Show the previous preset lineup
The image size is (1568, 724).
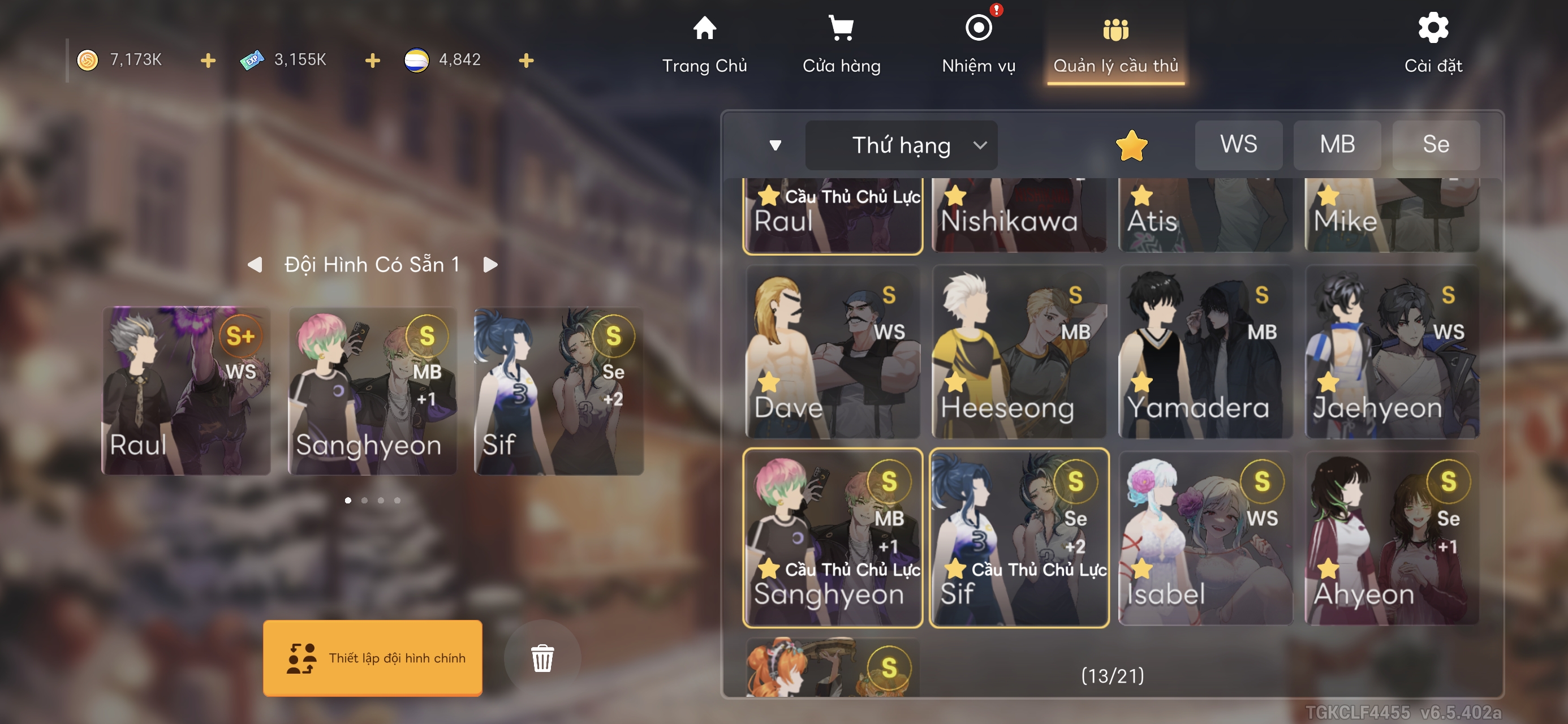pyautogui.click(x=255, y=265)
